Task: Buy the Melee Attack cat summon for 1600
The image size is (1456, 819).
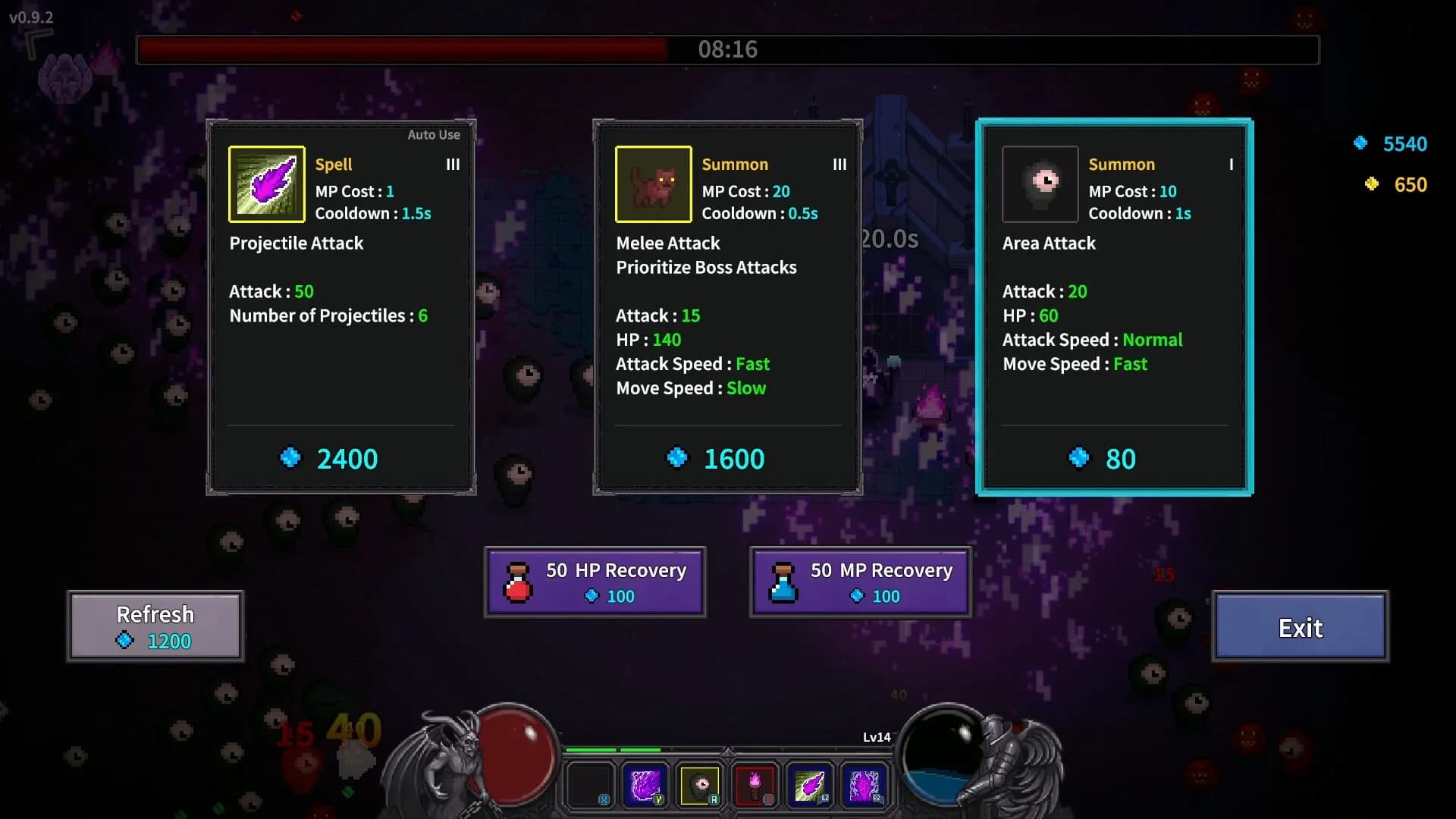Action: pos(726,458)
